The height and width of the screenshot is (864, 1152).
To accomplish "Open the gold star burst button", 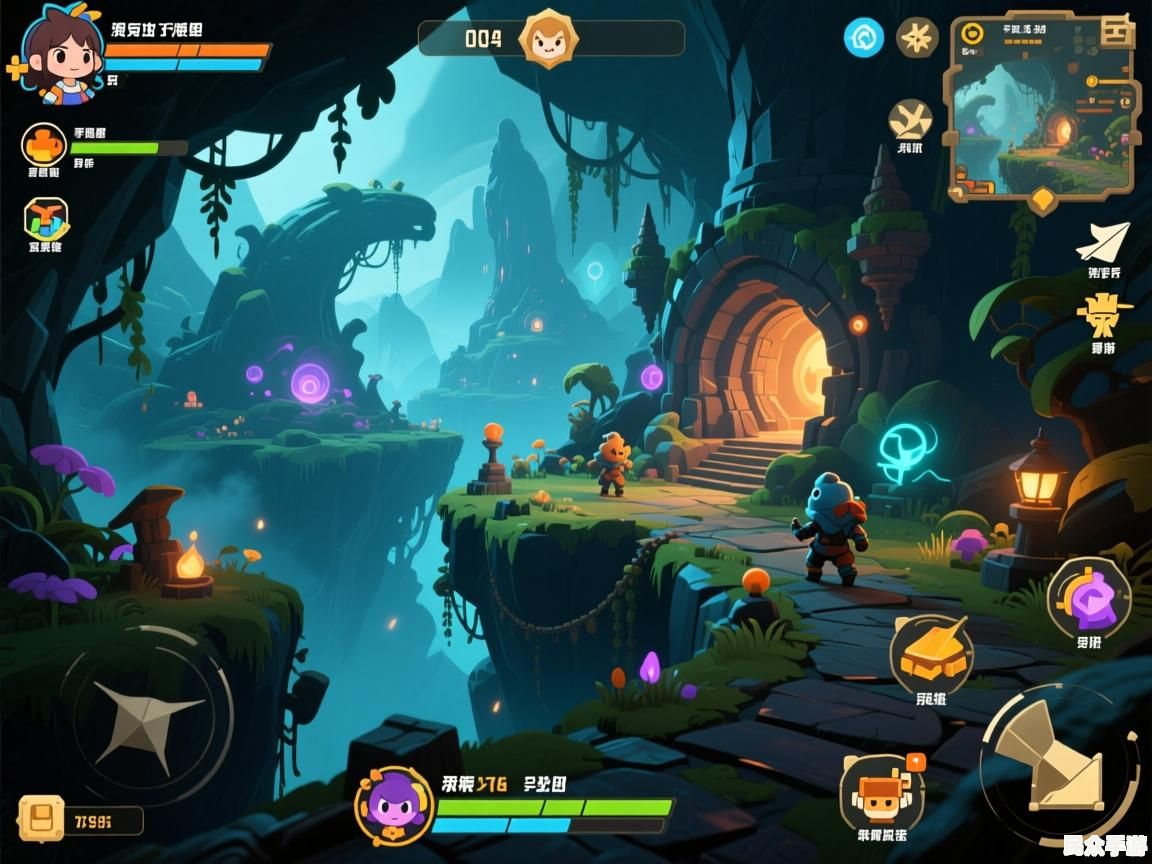I will (916, 38).
